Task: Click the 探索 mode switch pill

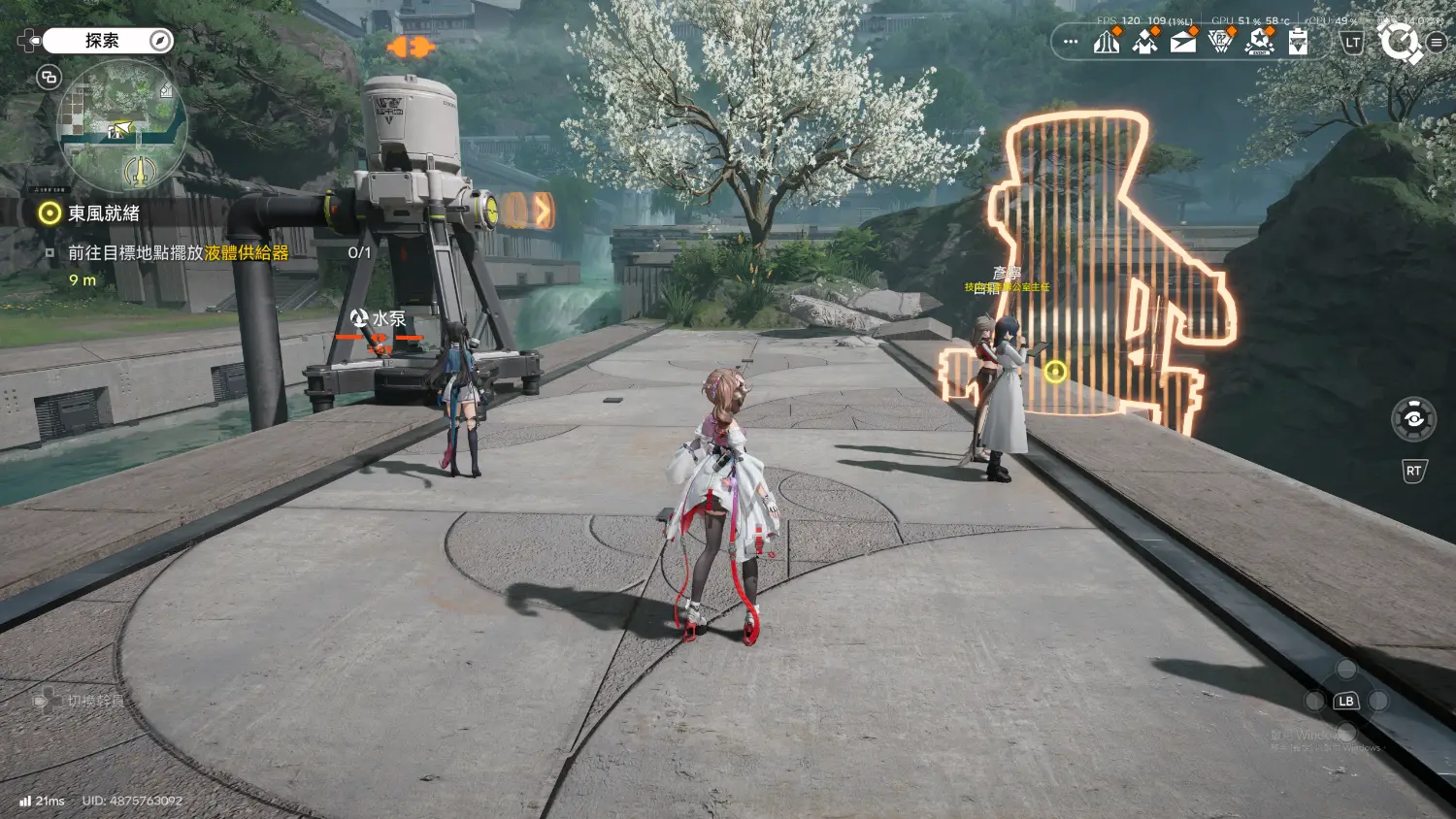Action: click(x=107, y=41)
